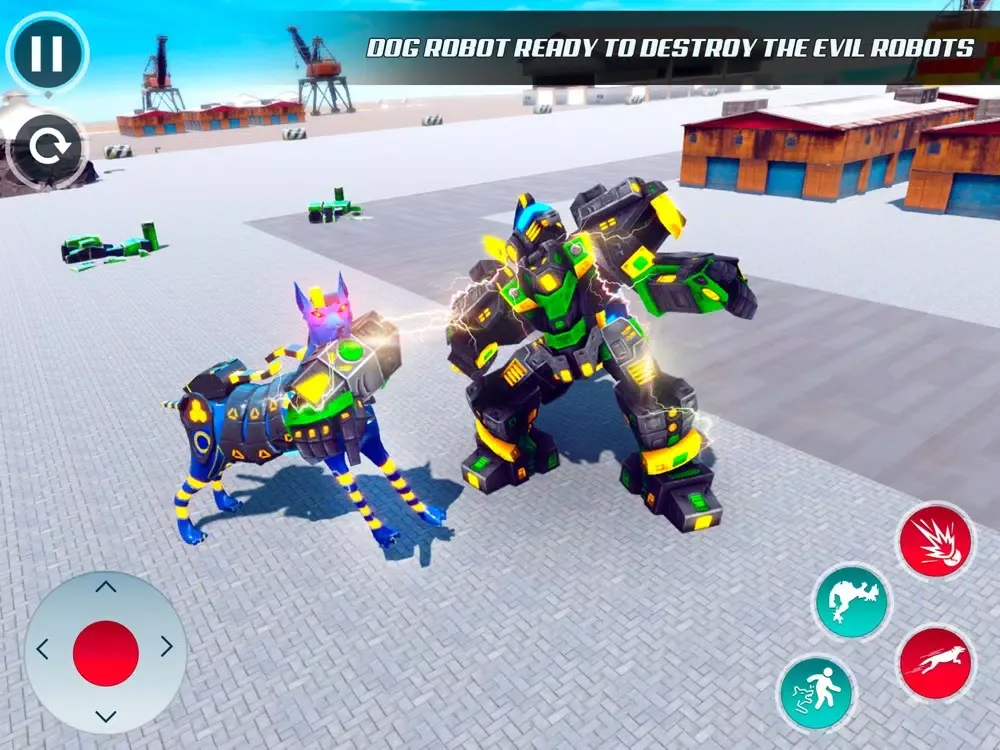Tap the circular arrow reset button
1000x750 pixels.
(x=46, y=148)
